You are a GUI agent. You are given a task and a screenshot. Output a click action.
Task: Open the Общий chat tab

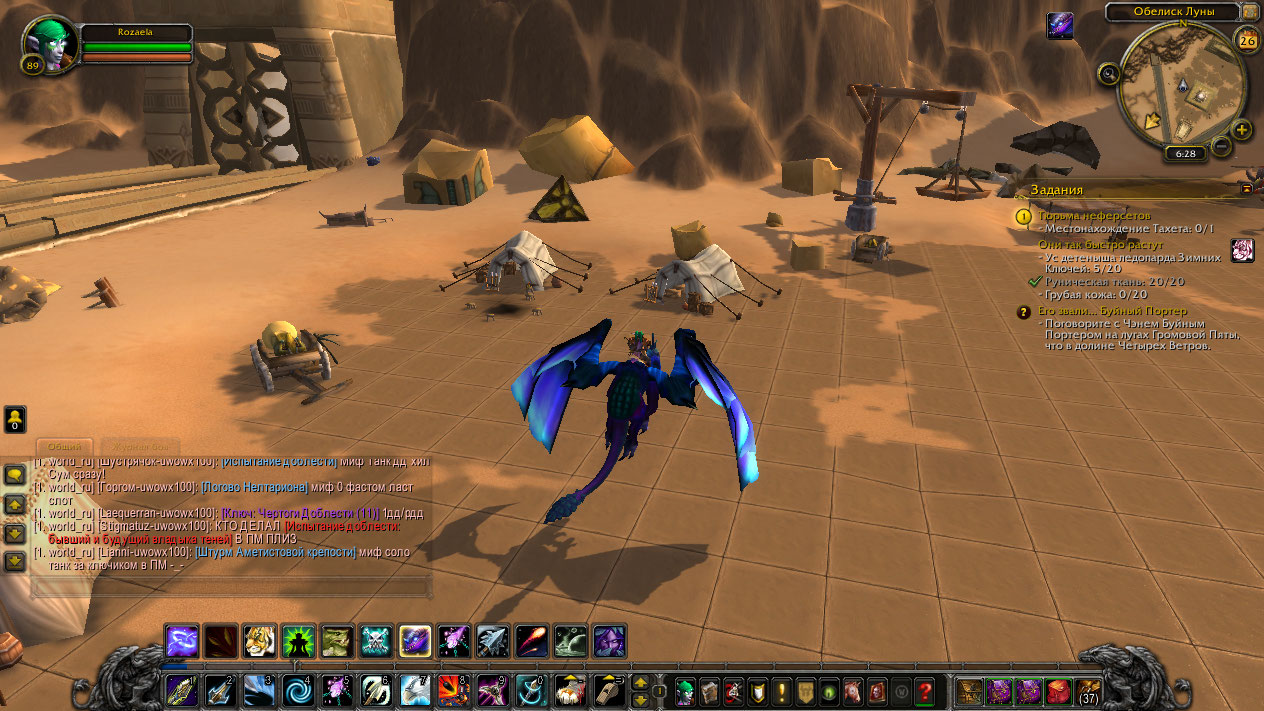65,446
